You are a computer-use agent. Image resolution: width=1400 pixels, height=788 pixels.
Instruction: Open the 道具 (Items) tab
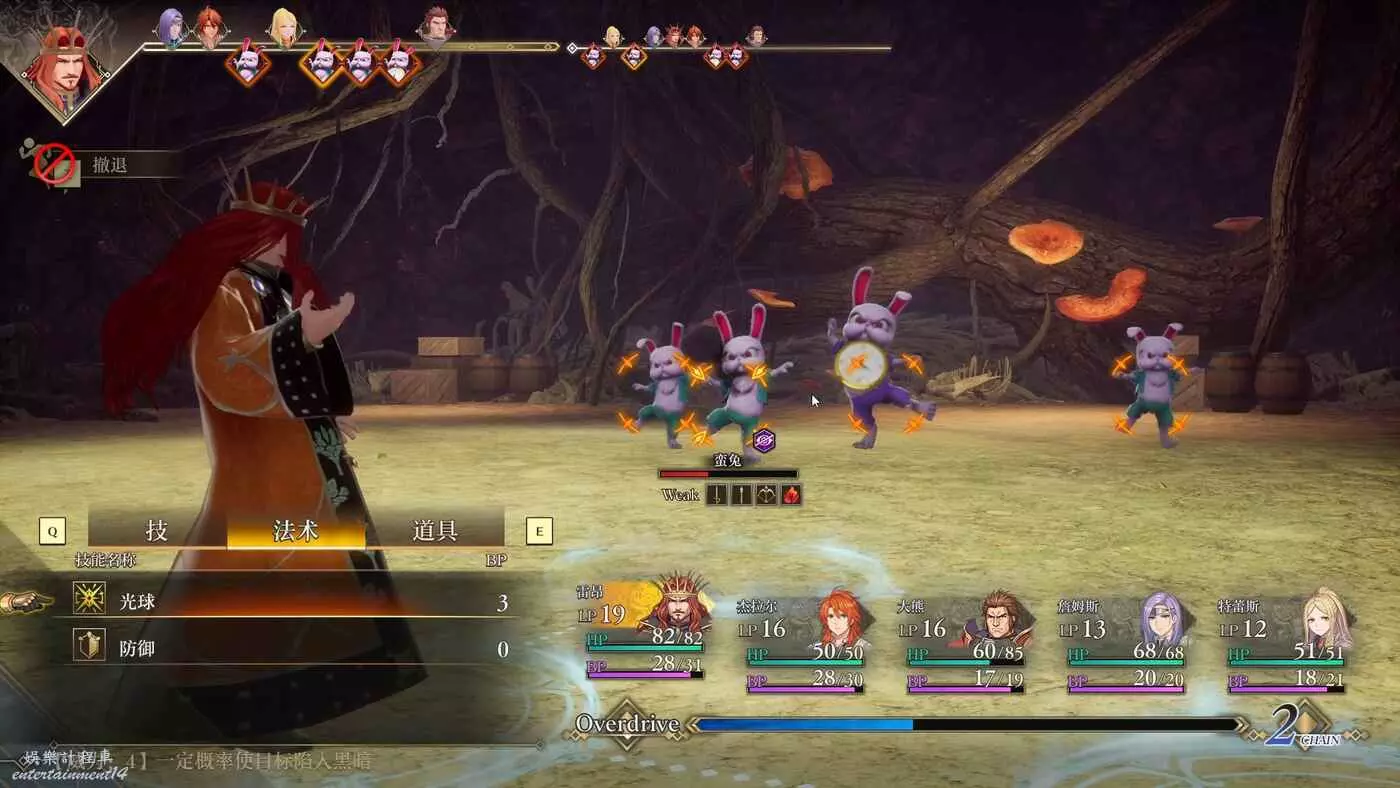tap(435, 530)
